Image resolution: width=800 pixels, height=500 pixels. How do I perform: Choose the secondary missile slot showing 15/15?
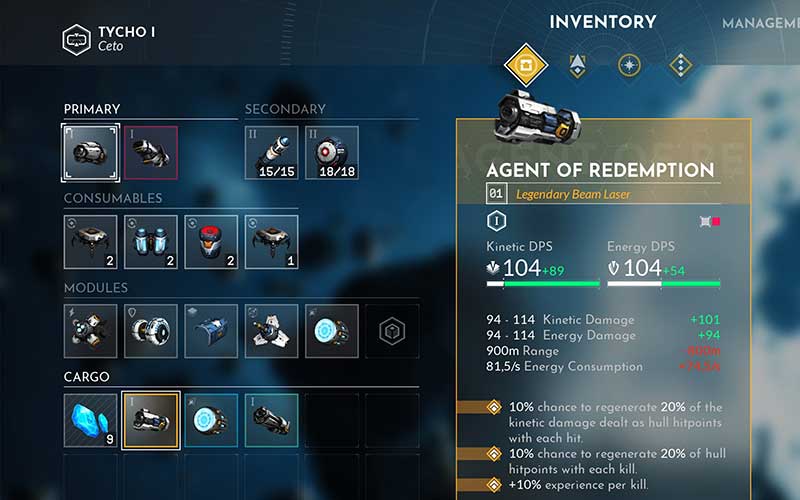tap(272, 152)
